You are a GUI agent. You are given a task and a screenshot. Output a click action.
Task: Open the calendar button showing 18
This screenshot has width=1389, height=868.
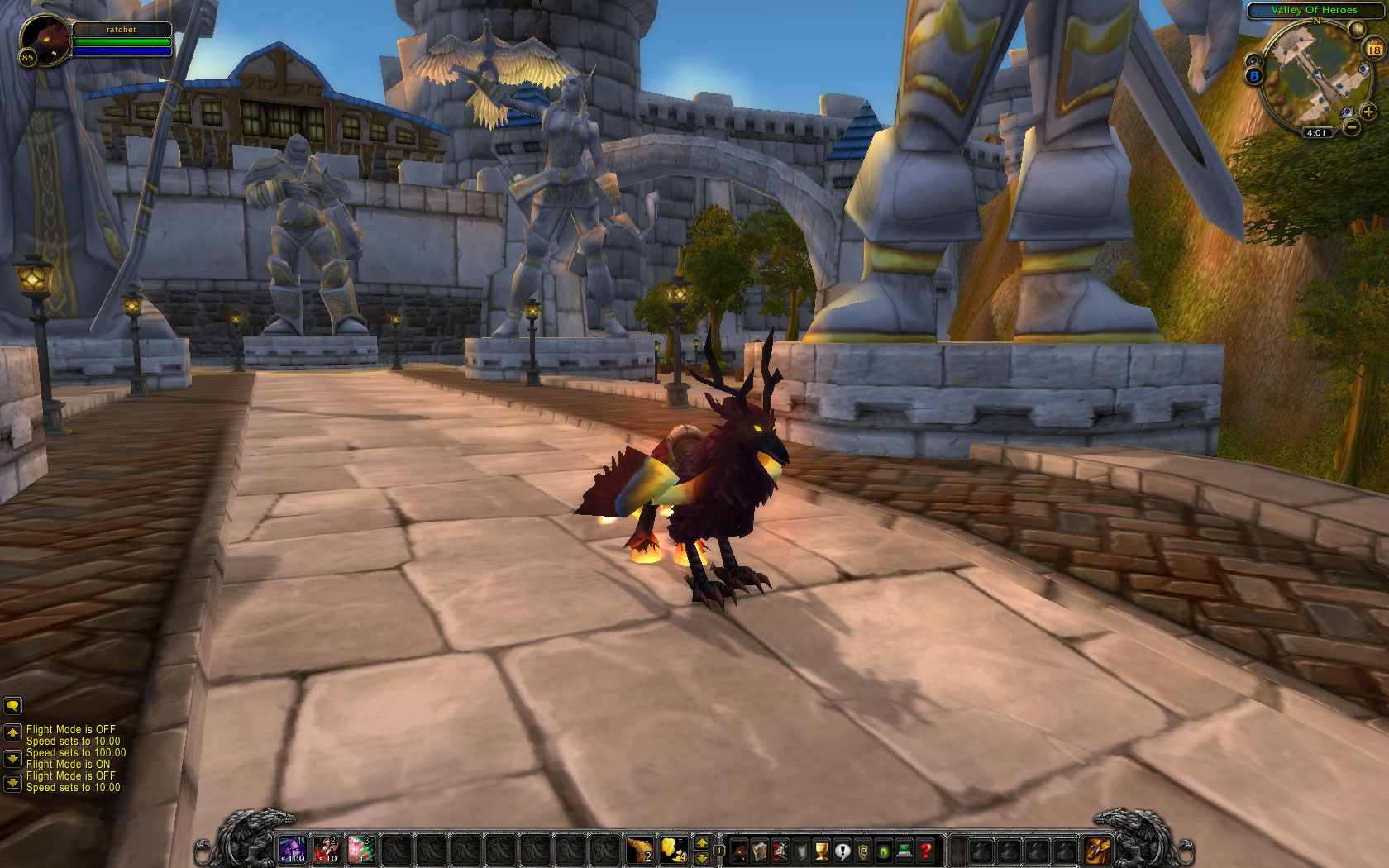click(1373, 50)
